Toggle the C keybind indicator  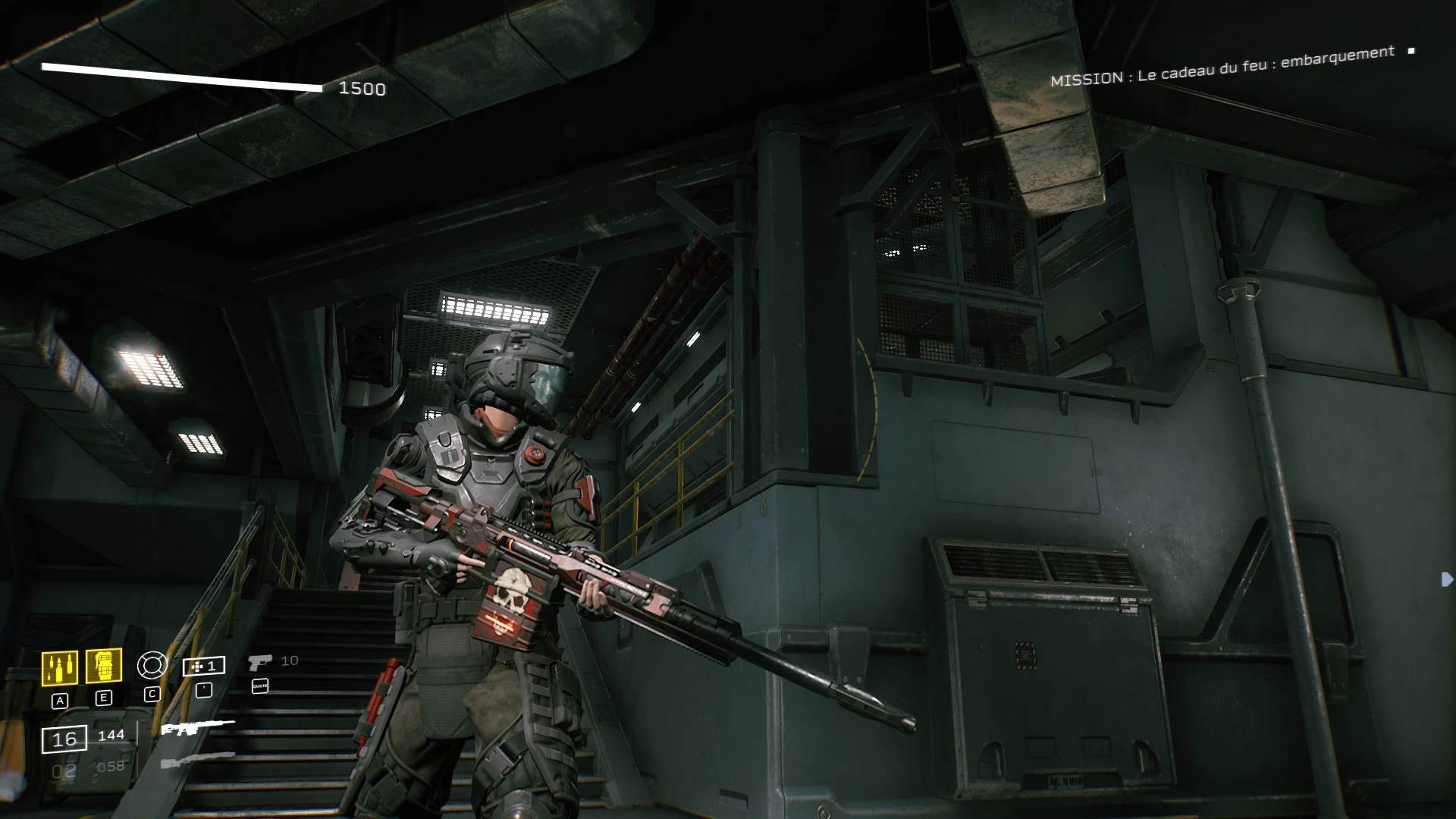point(153,694)
